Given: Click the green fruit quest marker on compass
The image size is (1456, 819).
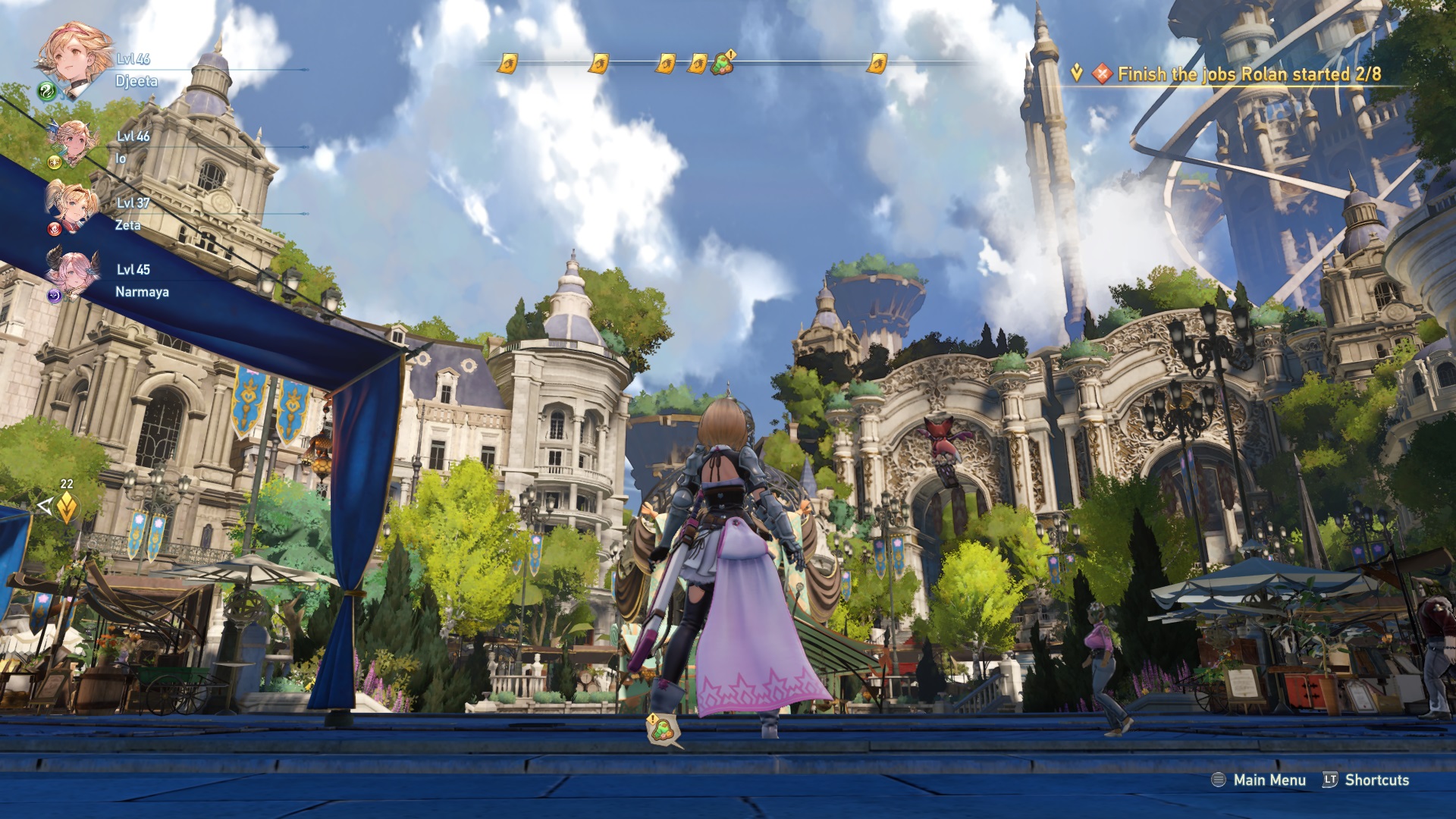Looking at the screenshot, I should click(722, 63).
